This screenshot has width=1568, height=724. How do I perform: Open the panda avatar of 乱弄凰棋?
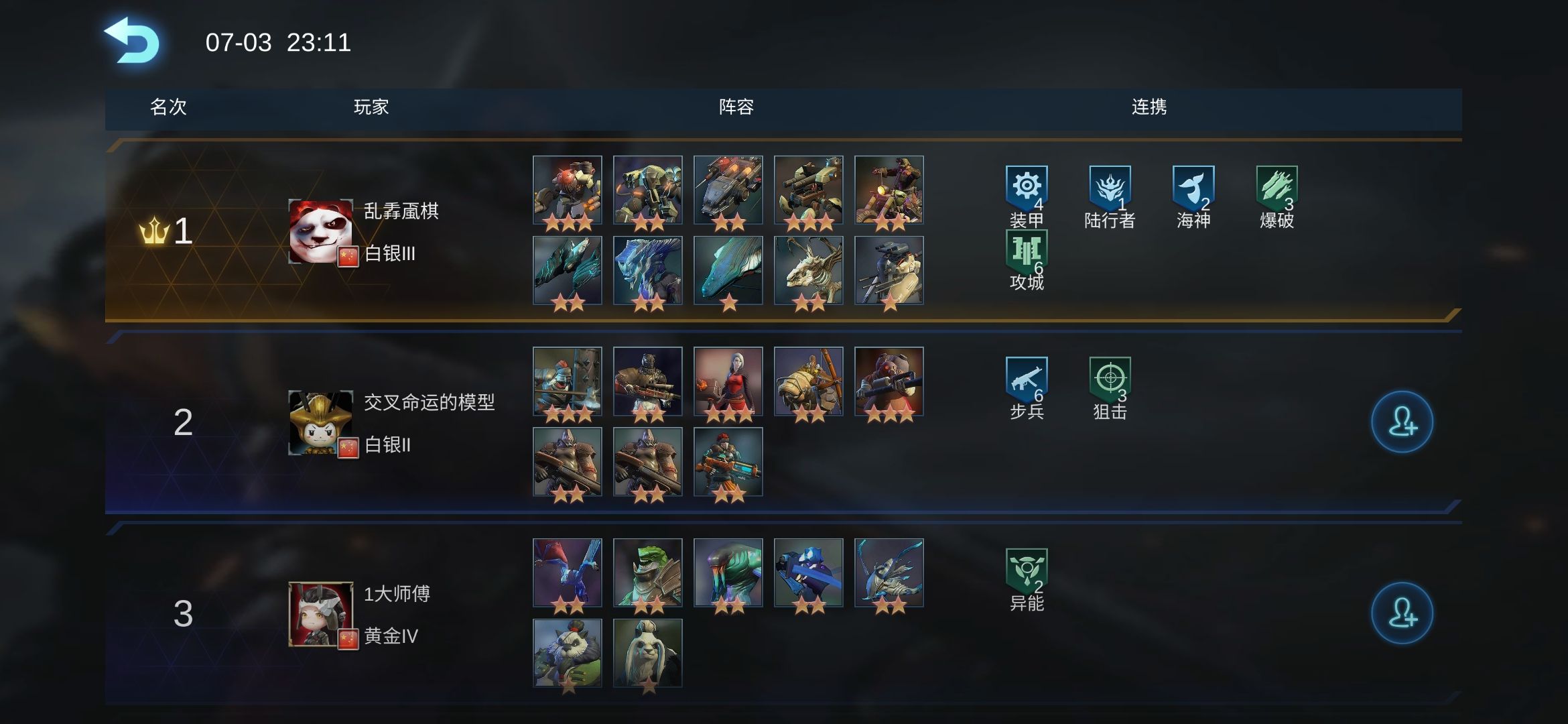(320, 231)
